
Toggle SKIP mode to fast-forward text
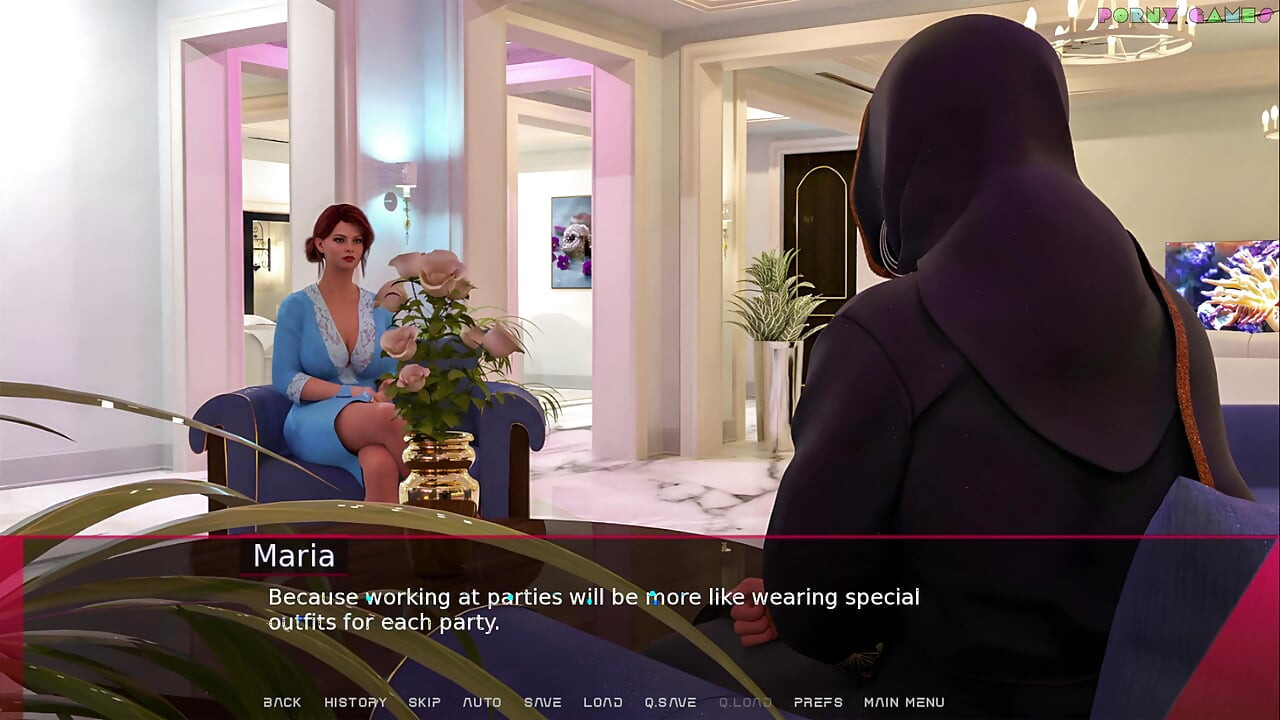[425, 702]
